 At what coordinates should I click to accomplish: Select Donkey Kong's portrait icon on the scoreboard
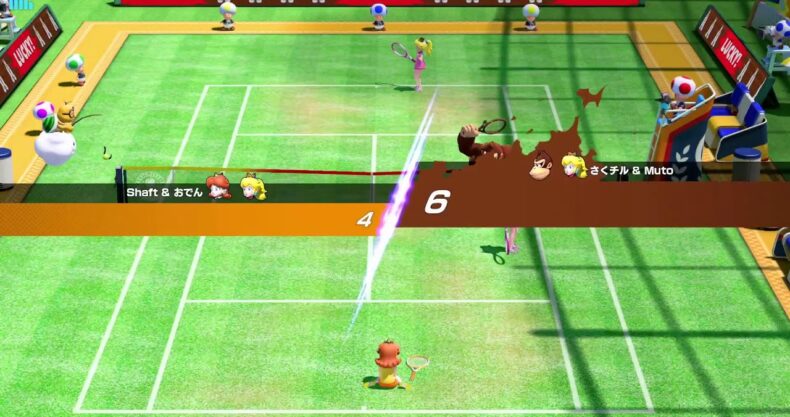tap(543, 165)
